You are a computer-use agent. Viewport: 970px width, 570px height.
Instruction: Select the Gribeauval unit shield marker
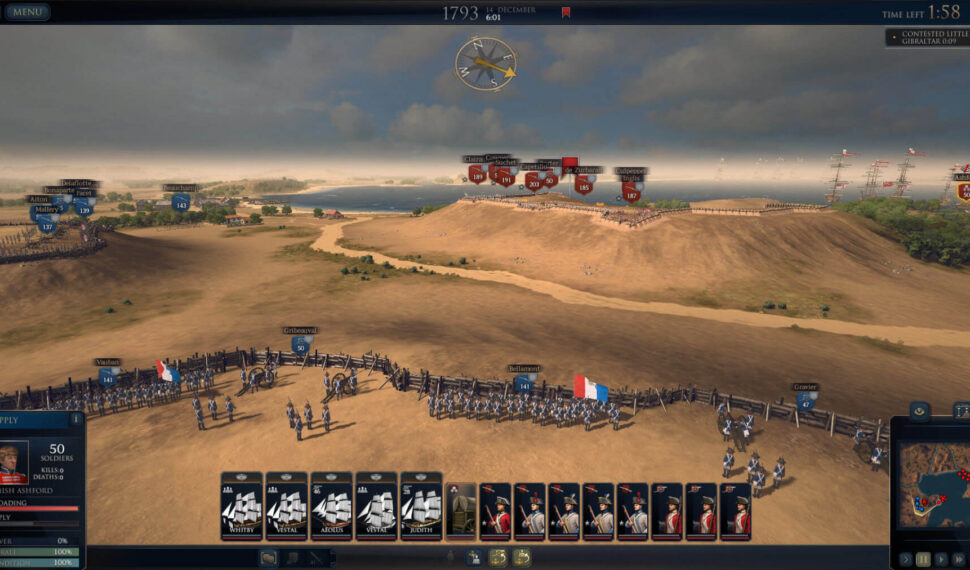300,345
